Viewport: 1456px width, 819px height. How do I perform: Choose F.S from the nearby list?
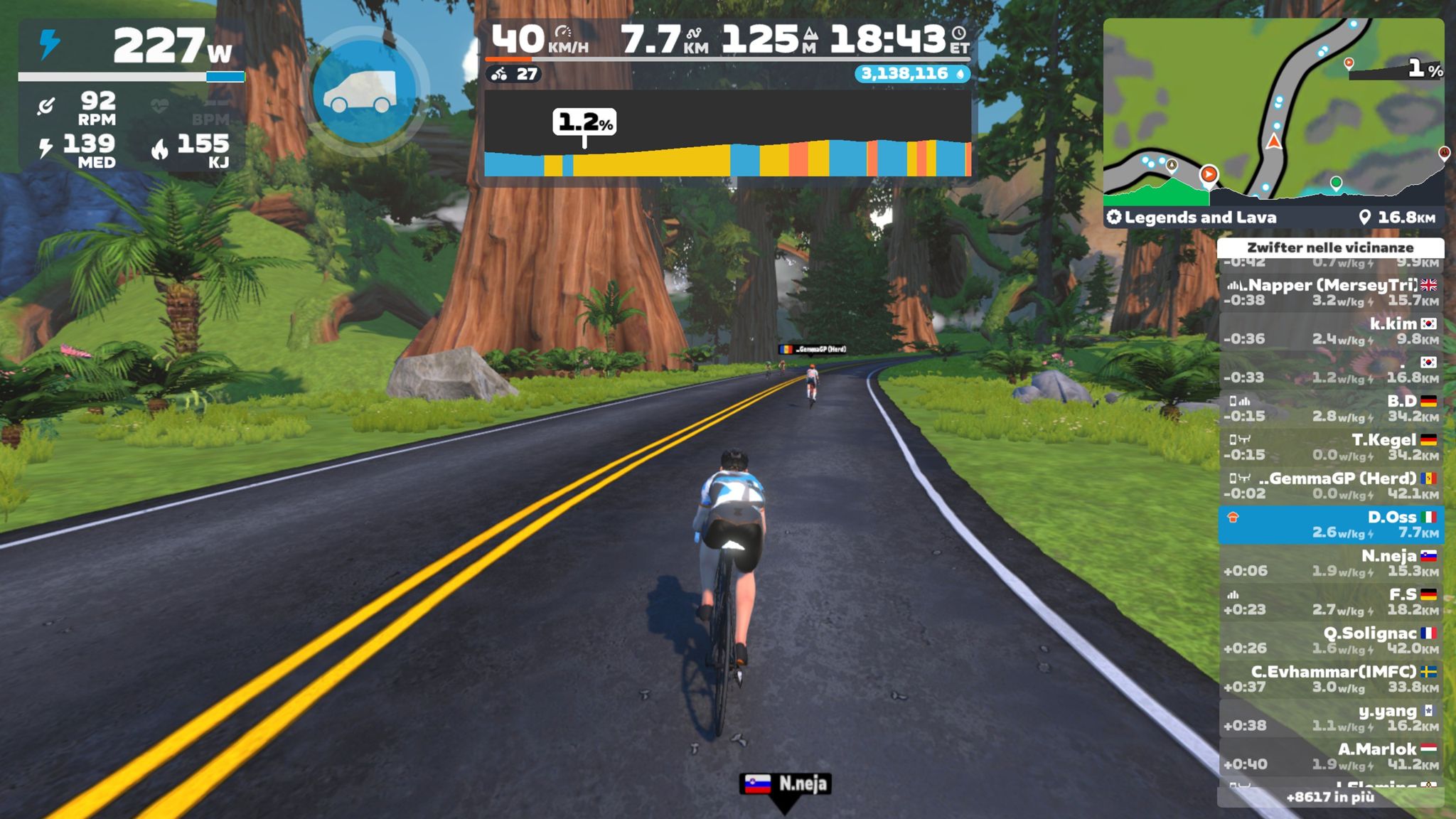pyautogui.click(x=1330, y=601)
